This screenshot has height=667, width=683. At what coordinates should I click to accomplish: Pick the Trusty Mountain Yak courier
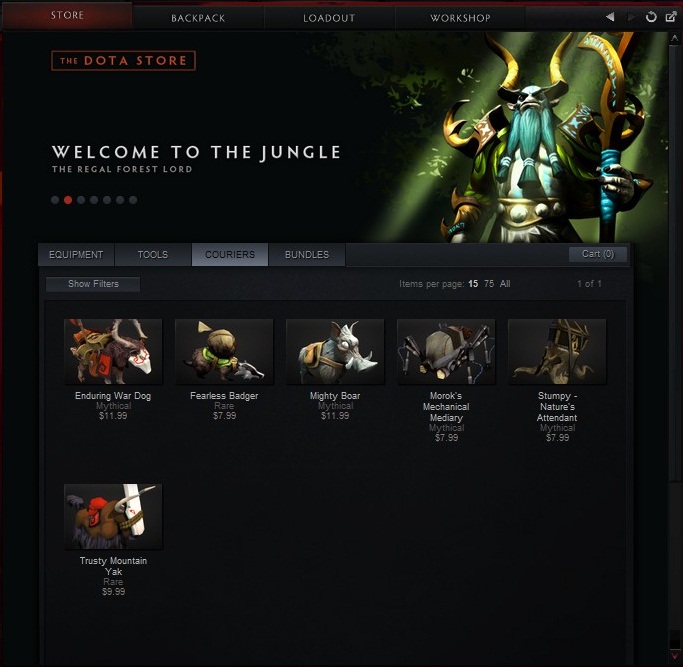pos(113,517)
